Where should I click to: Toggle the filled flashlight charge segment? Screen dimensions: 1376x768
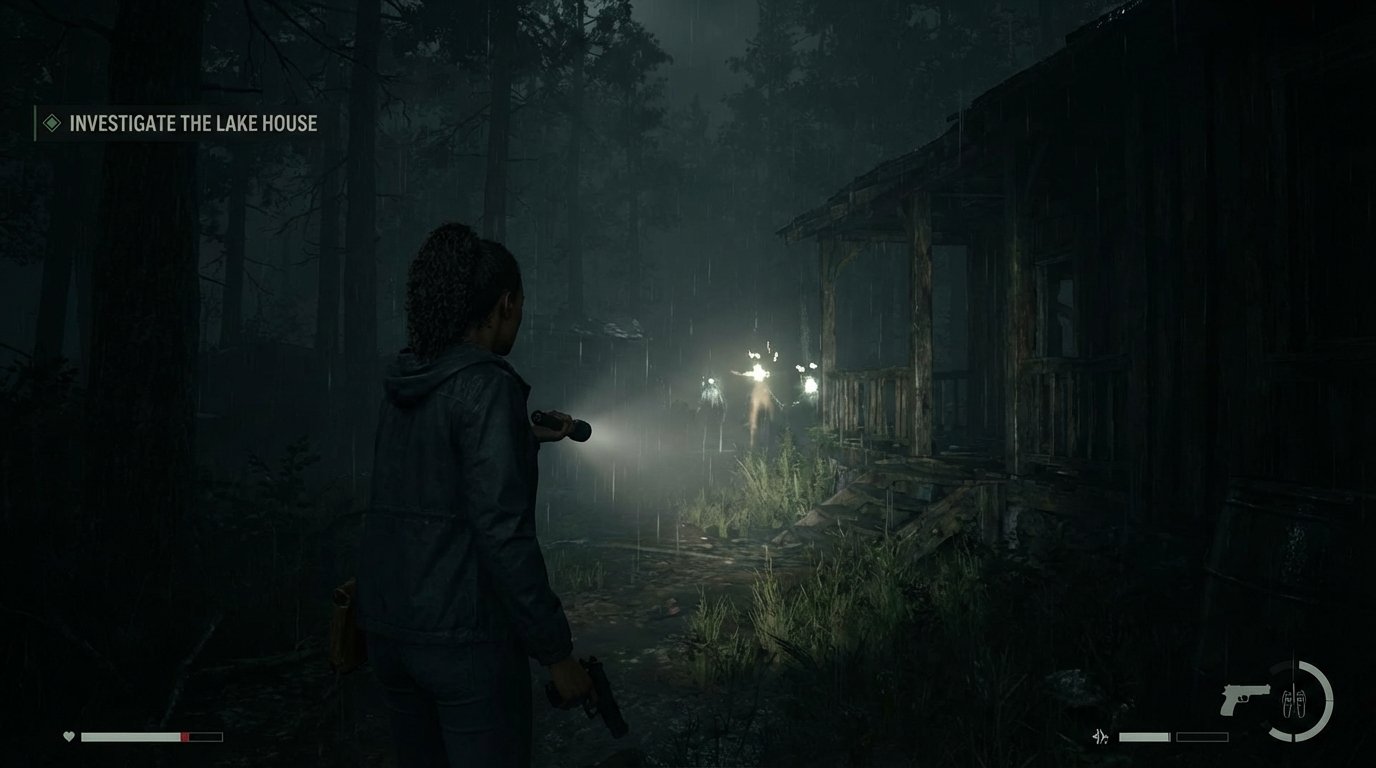[1145, 736]
